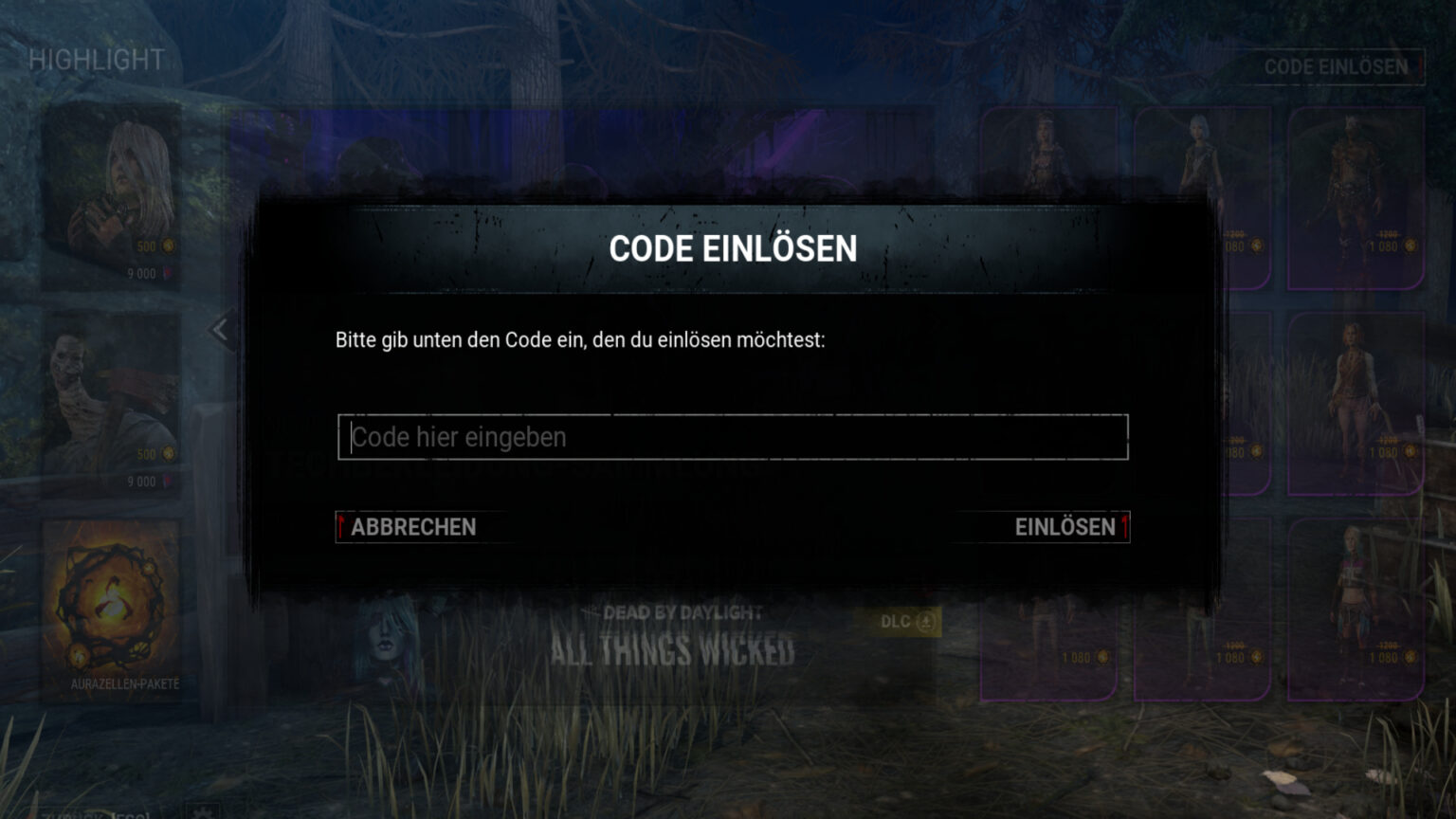This screenshot has height=819, width=1456.
Task: Click the DLC download icon badge
Action: pos(926,622)
